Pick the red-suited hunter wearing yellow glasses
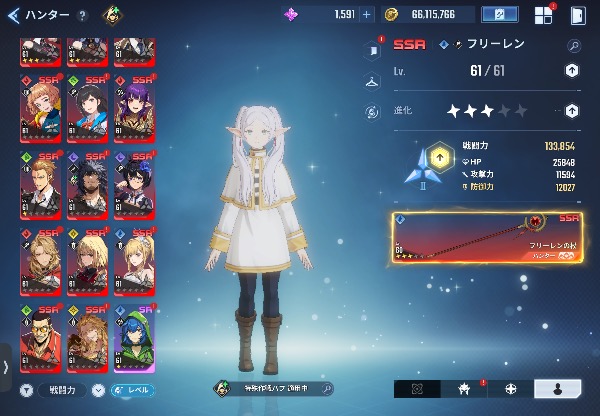The image size is (600, 416). coord(39,338)
